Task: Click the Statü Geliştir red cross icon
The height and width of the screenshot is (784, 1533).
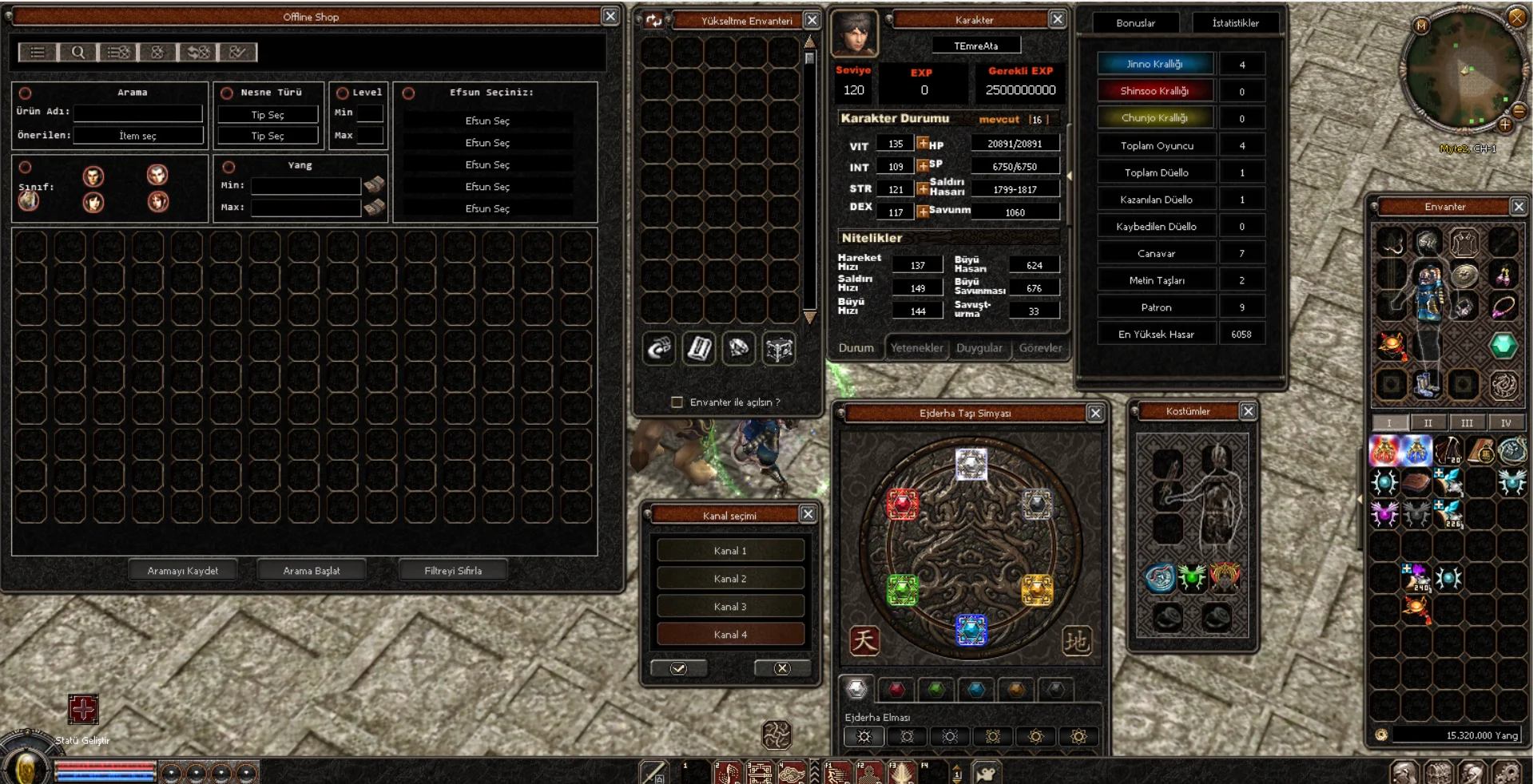Action: (x=83, y=709)
